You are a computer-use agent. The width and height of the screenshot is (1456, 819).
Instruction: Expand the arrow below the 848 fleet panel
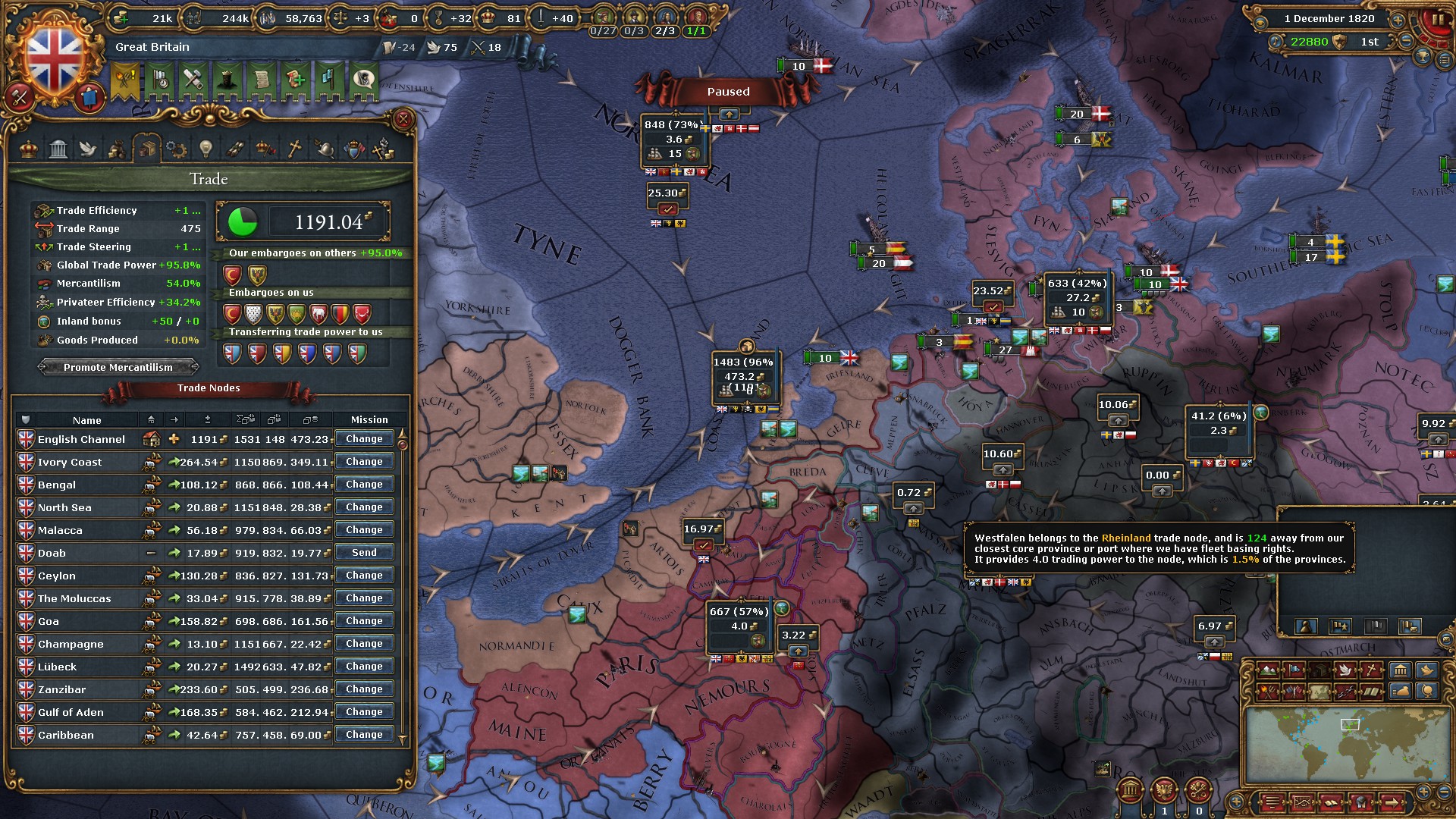click(x=730, y=115)
